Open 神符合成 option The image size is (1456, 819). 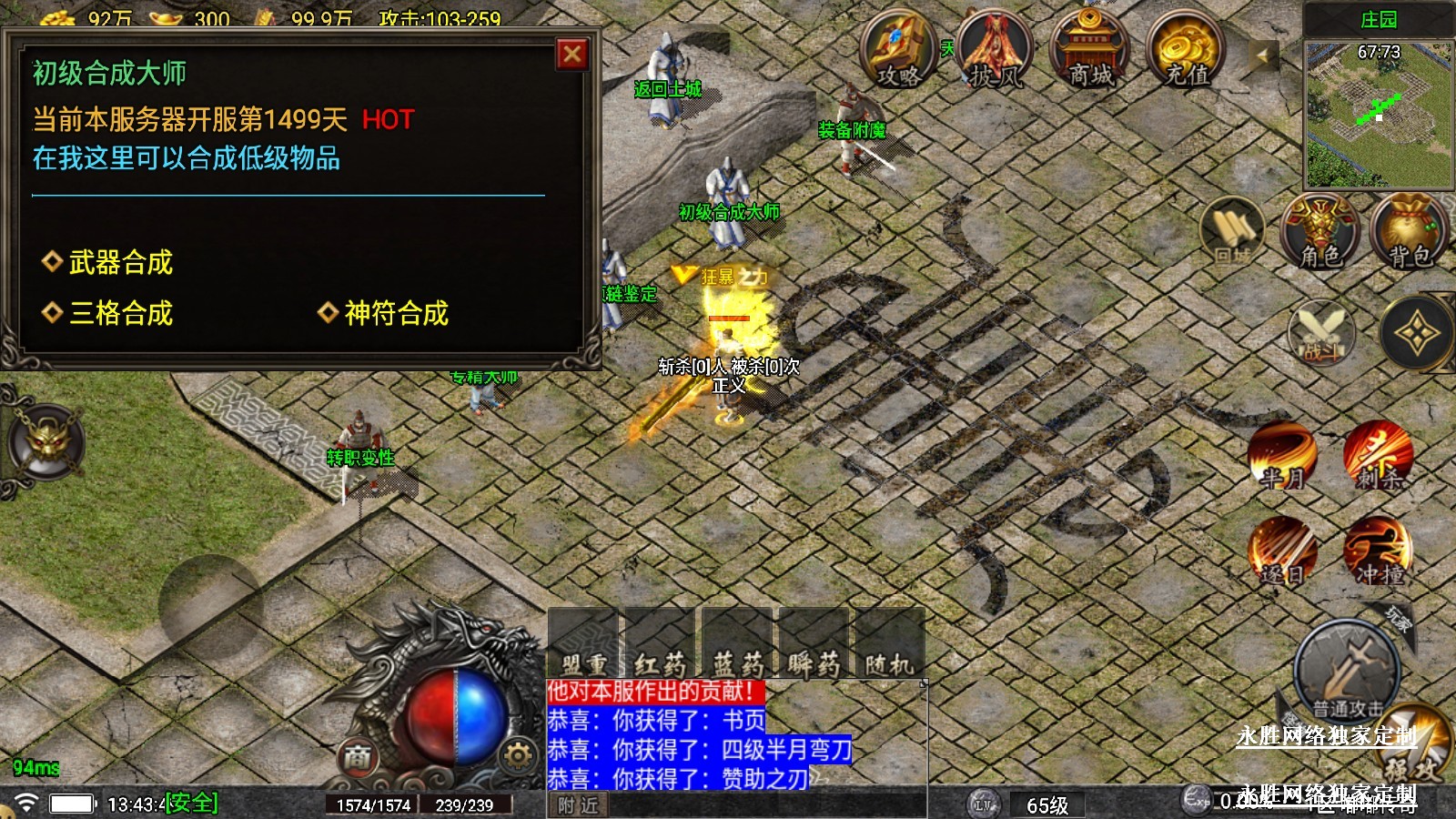tap(395, 314)
